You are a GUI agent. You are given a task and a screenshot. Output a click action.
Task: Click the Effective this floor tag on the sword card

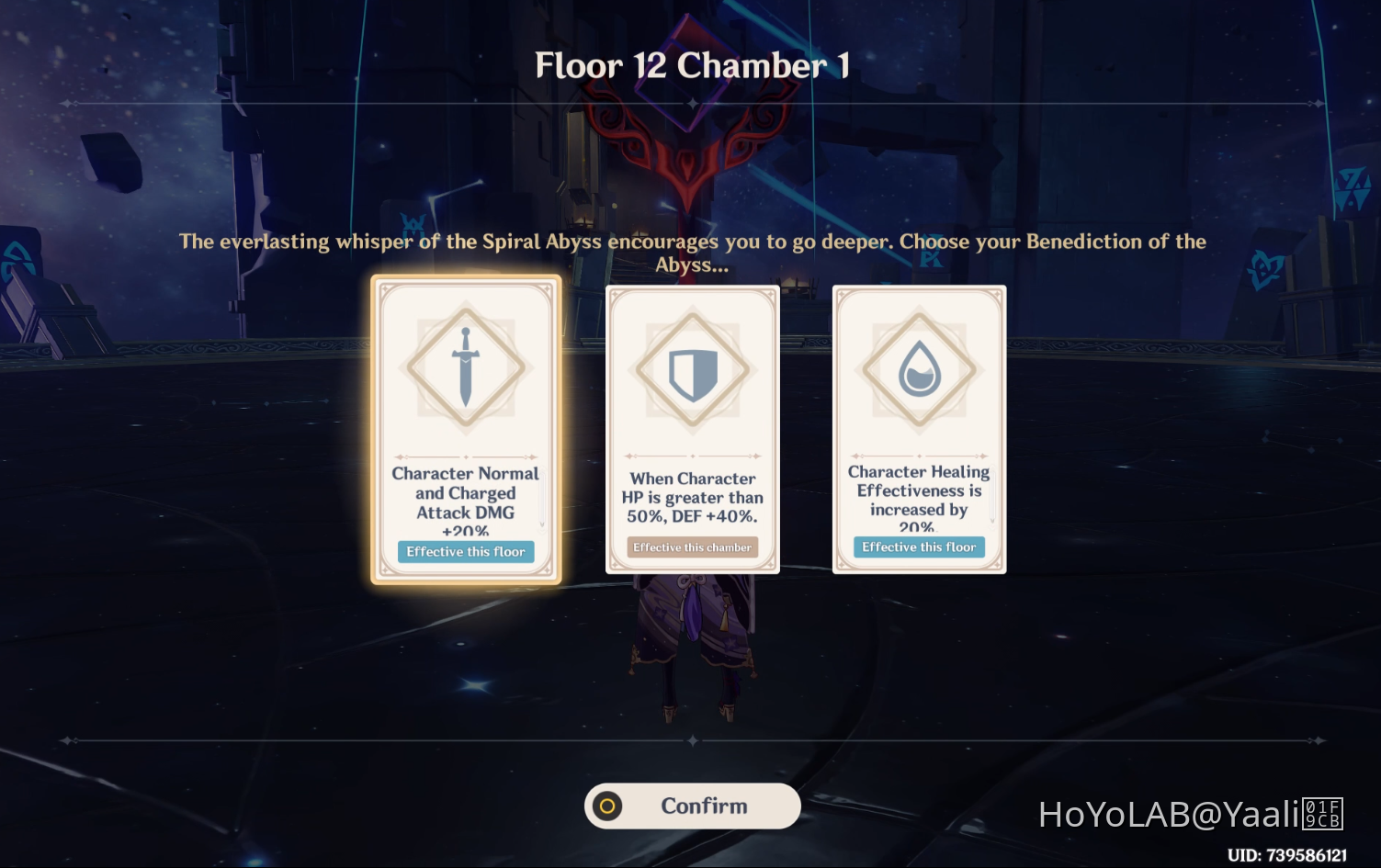click(466, 551)
